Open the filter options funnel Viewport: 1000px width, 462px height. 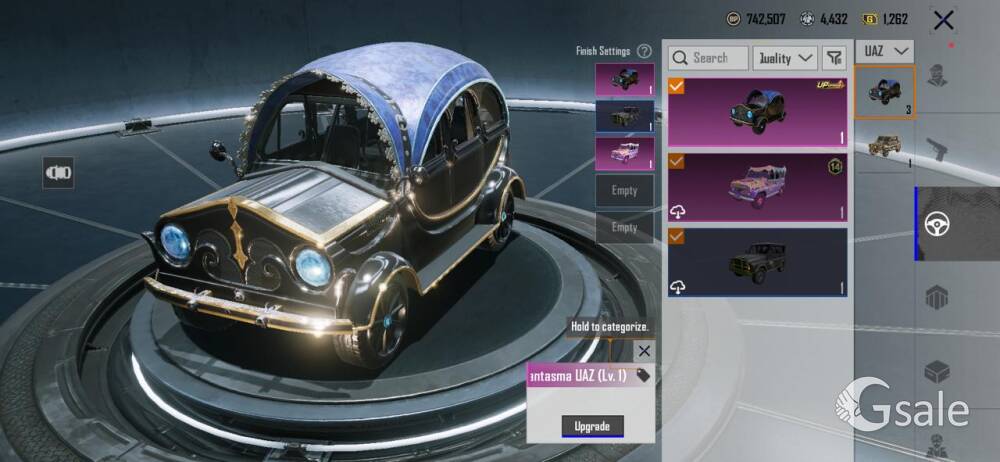tap(834, 58)
